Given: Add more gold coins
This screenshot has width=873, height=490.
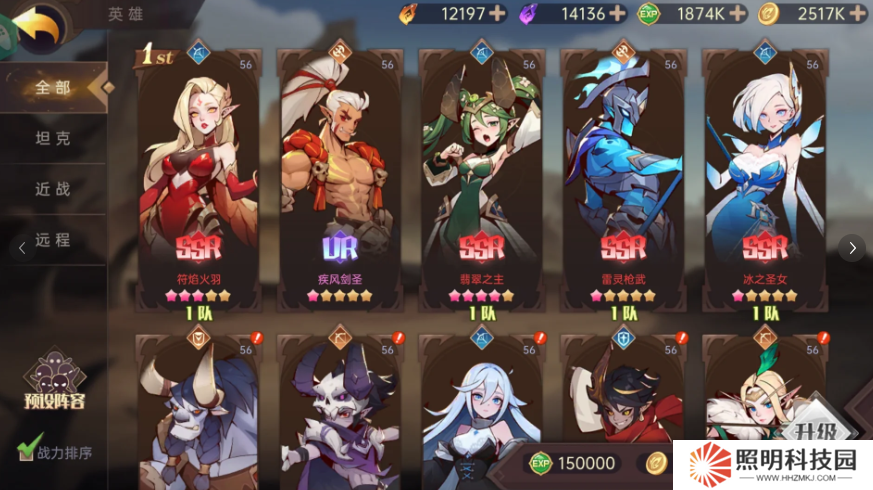Looking at the screenshot, I should [857, 14].
